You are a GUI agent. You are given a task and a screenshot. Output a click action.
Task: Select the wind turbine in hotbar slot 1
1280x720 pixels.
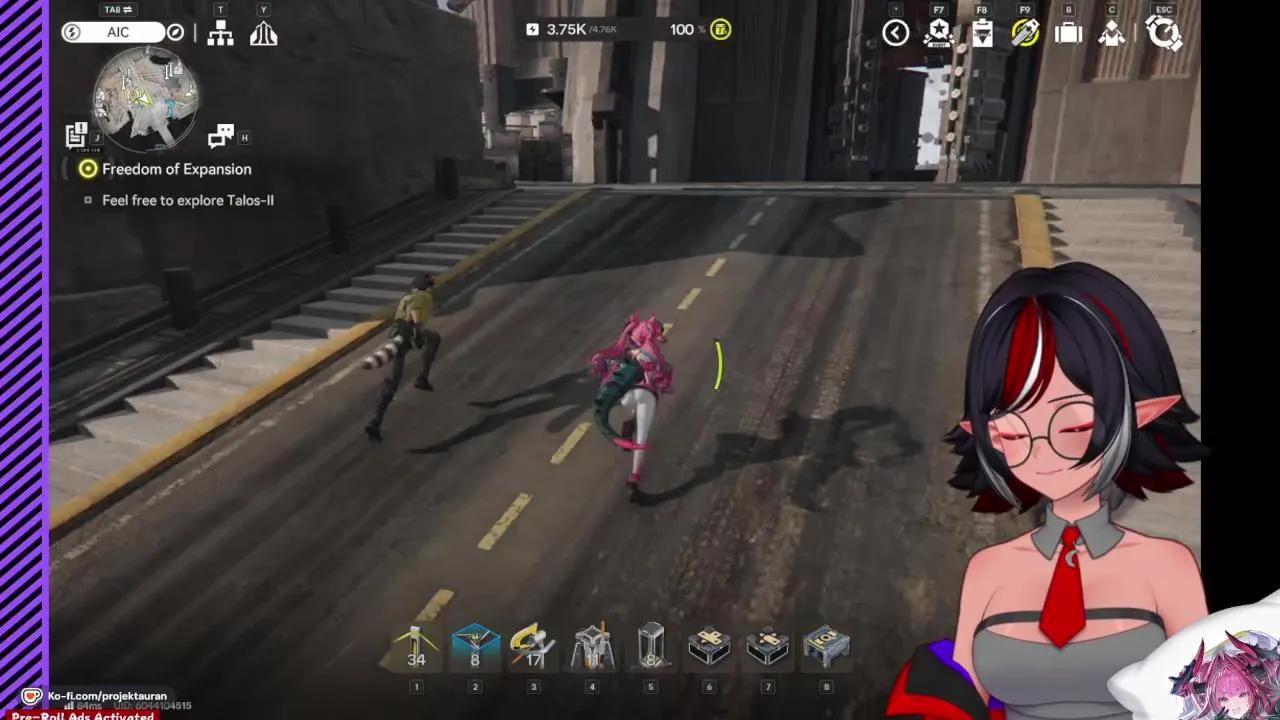(x=417, y=645)
